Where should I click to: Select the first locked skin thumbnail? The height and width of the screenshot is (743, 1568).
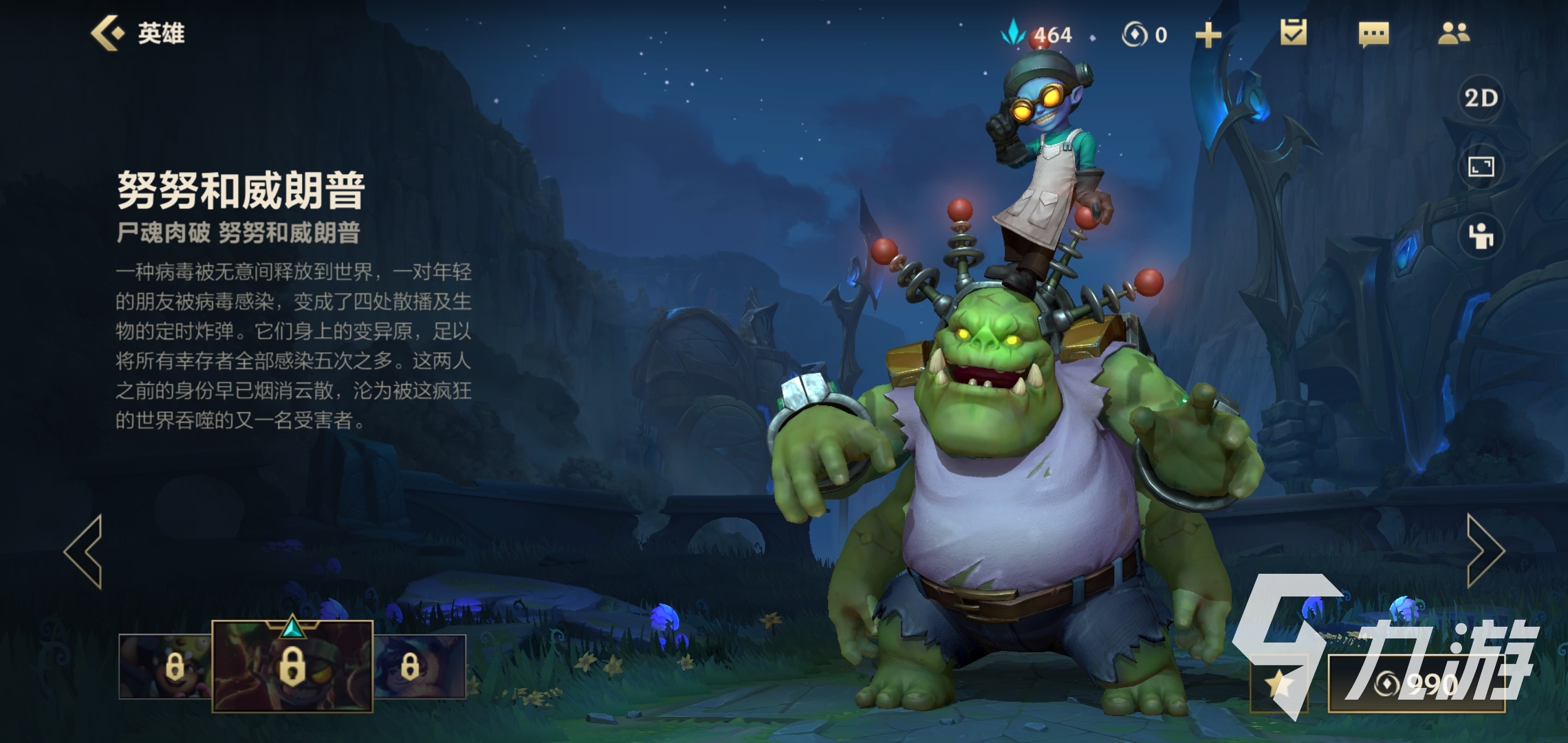(165, 667)
